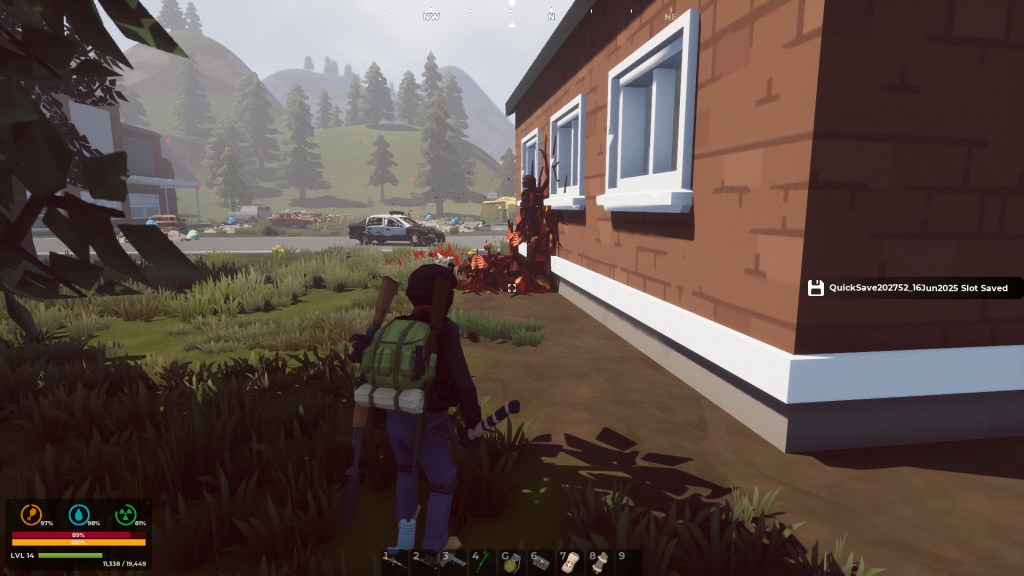Equip the long gun in slot 2
1024x576 pixels.
click(425, 562)
